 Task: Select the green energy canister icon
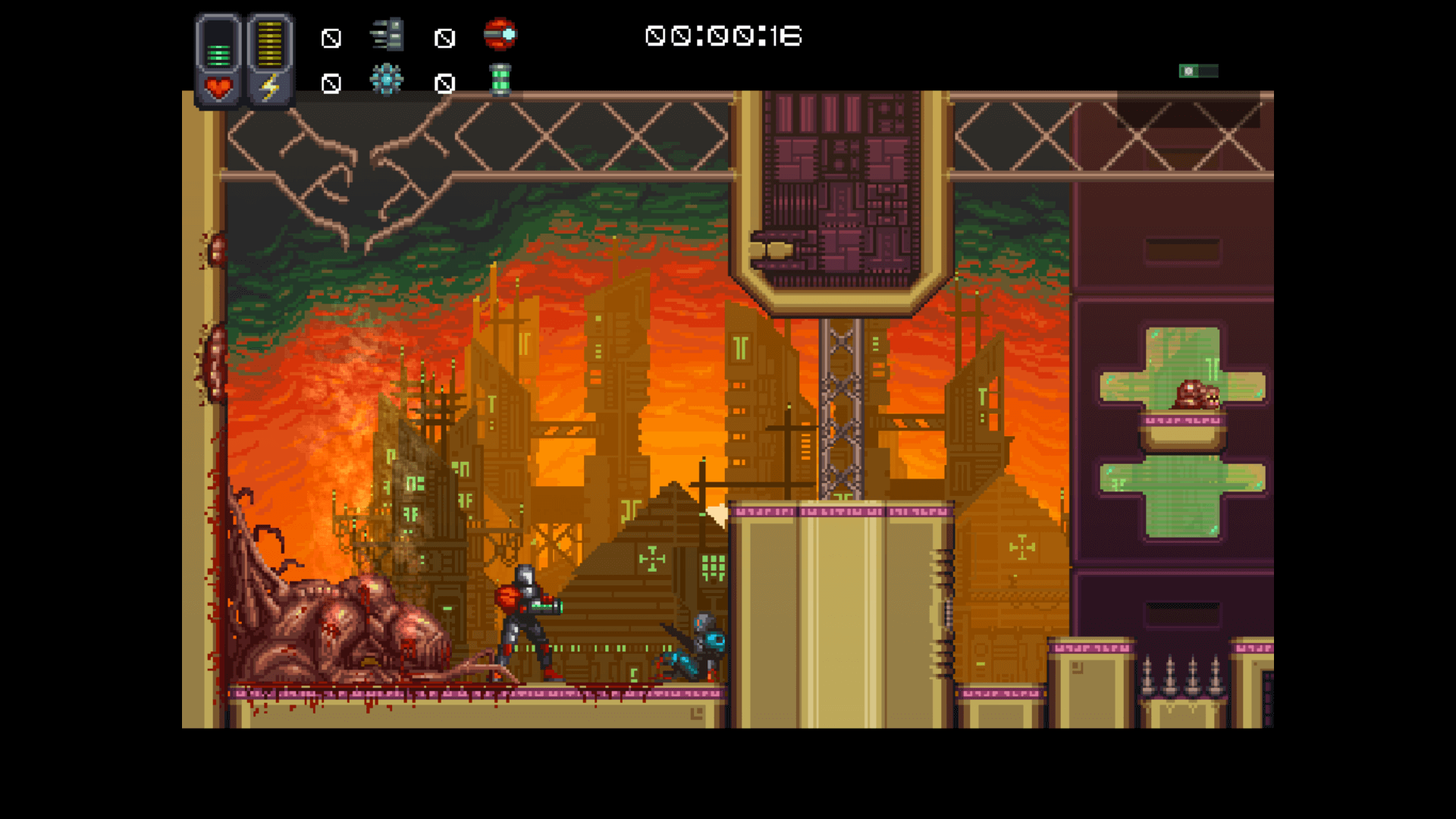coord(500,80)
